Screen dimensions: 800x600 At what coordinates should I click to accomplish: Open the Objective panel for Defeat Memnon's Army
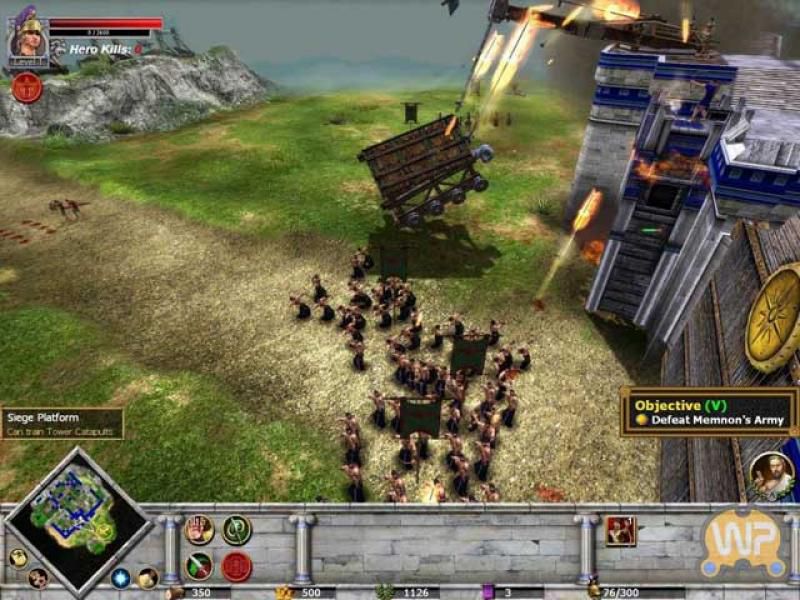click(707, 412)
